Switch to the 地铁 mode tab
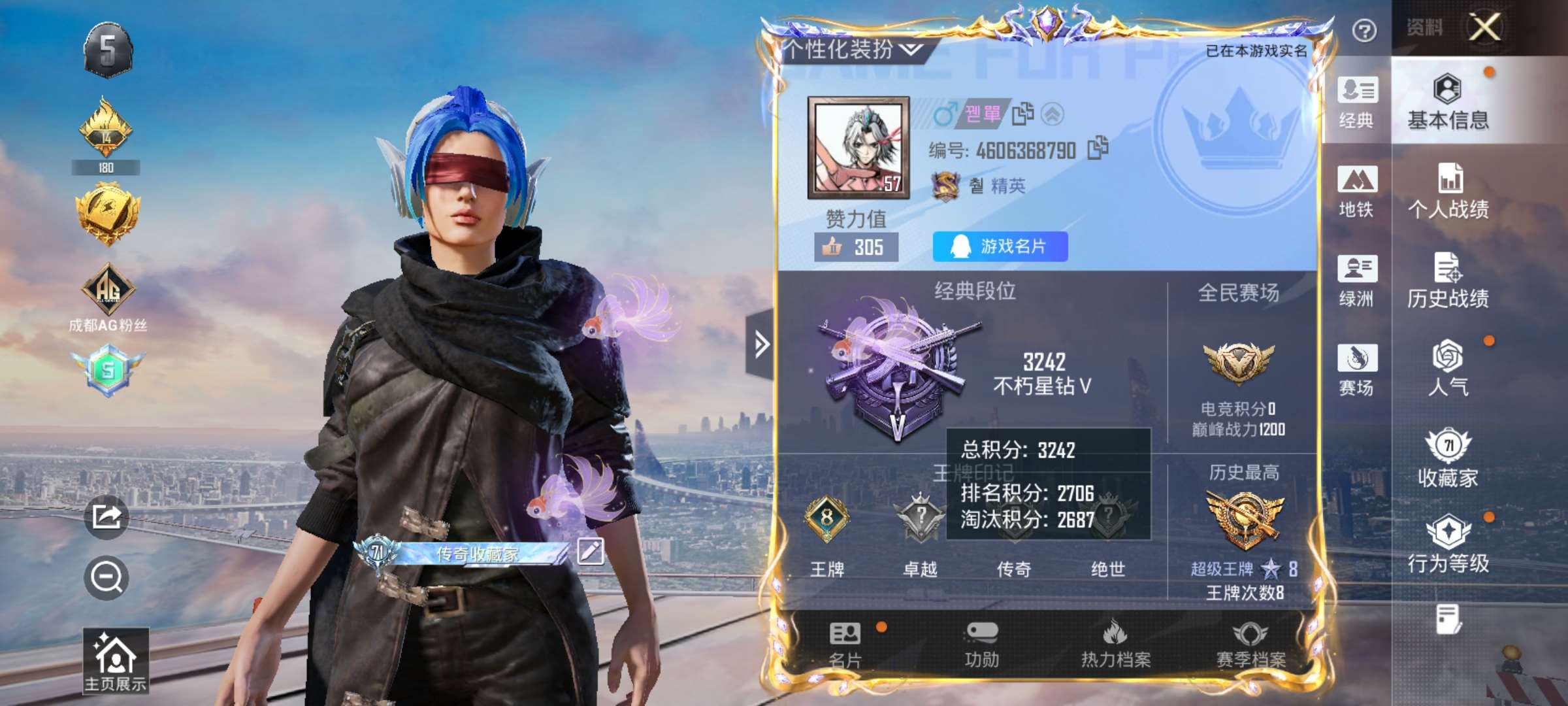1568x706 pixels. tap(1356, 191)
